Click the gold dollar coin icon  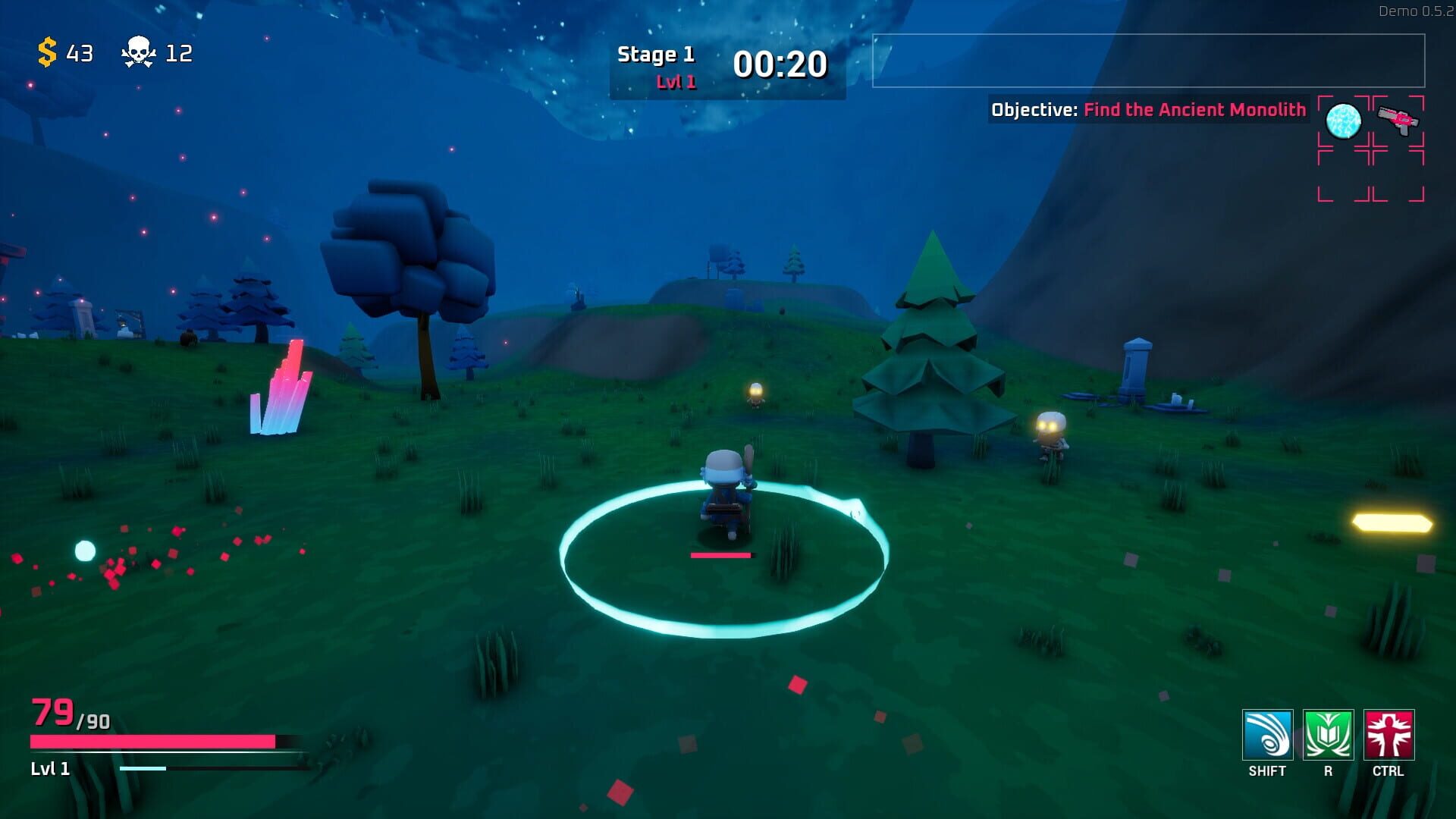pyautogui.click(x=46, y=53)
